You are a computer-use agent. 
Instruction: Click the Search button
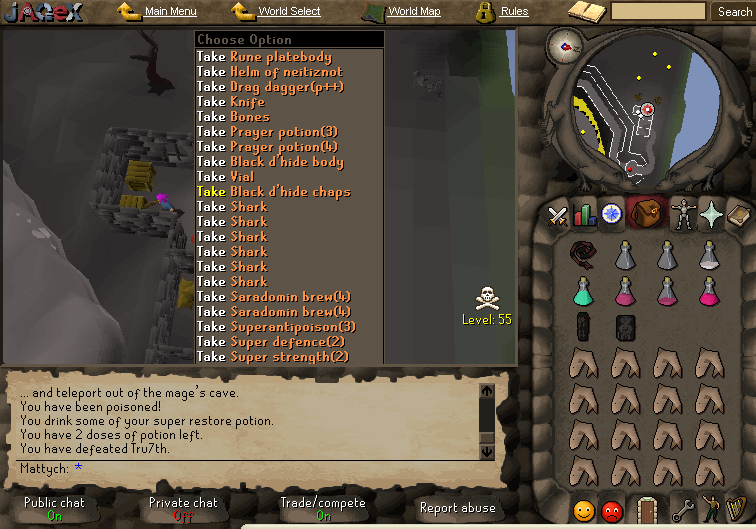734,12
